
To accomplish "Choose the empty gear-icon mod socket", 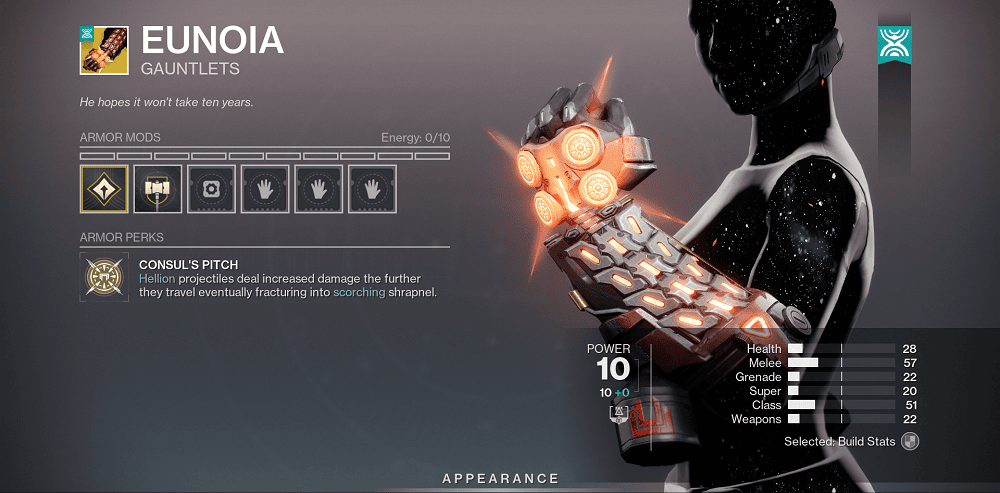I will (211, 189).
